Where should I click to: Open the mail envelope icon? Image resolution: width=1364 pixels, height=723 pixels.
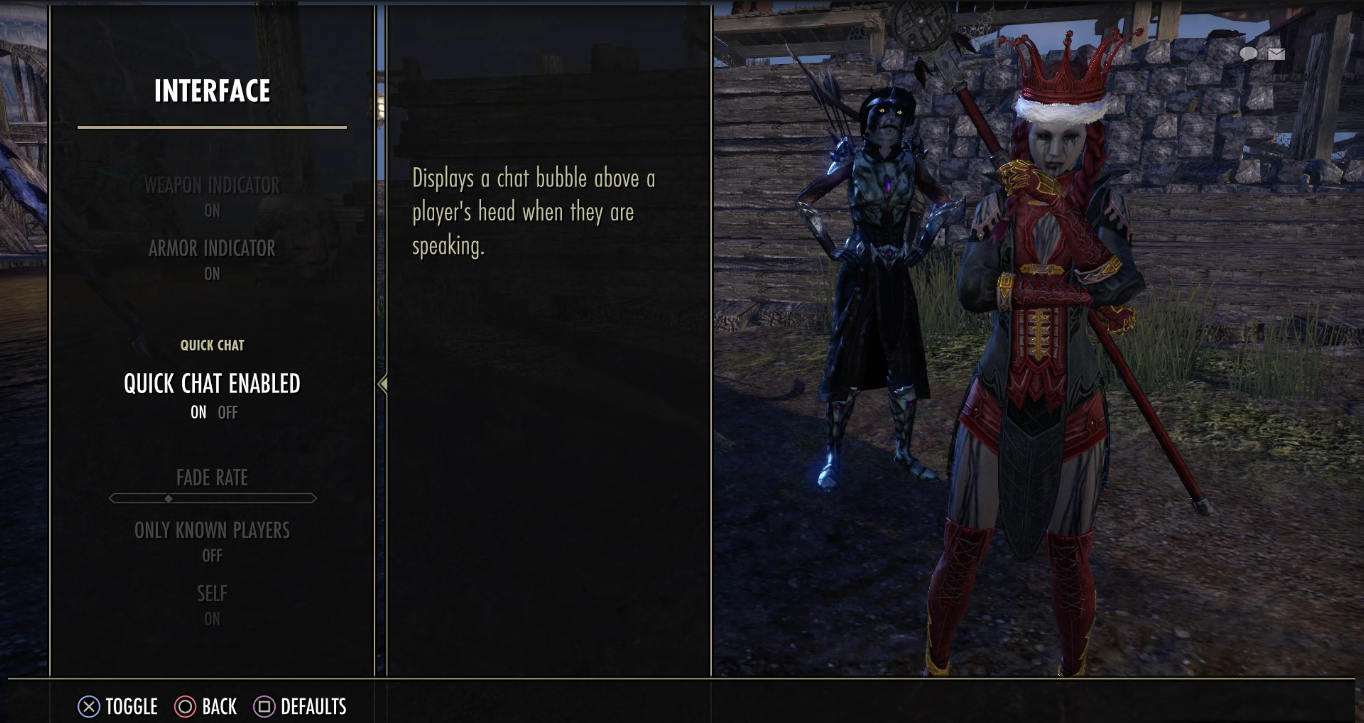coord(1276,54)
